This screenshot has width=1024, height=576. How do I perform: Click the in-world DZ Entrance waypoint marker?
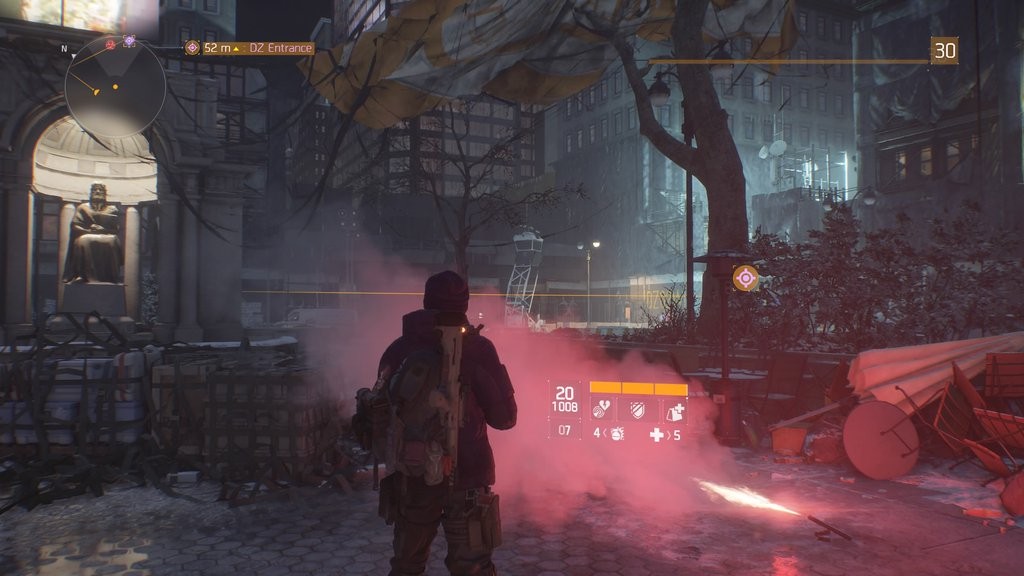(745, 278)
